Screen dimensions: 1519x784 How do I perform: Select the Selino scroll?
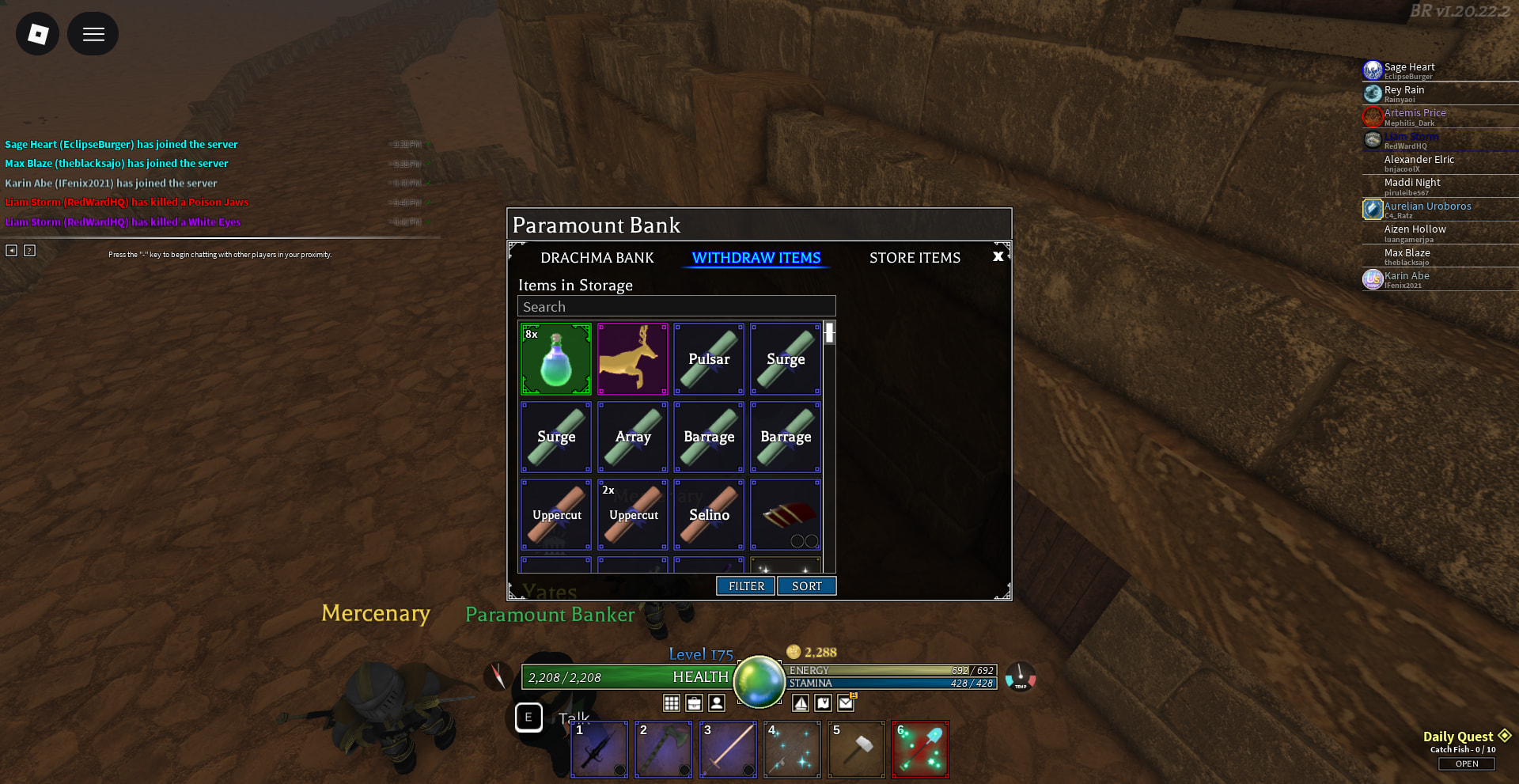(x=709, y=515)
